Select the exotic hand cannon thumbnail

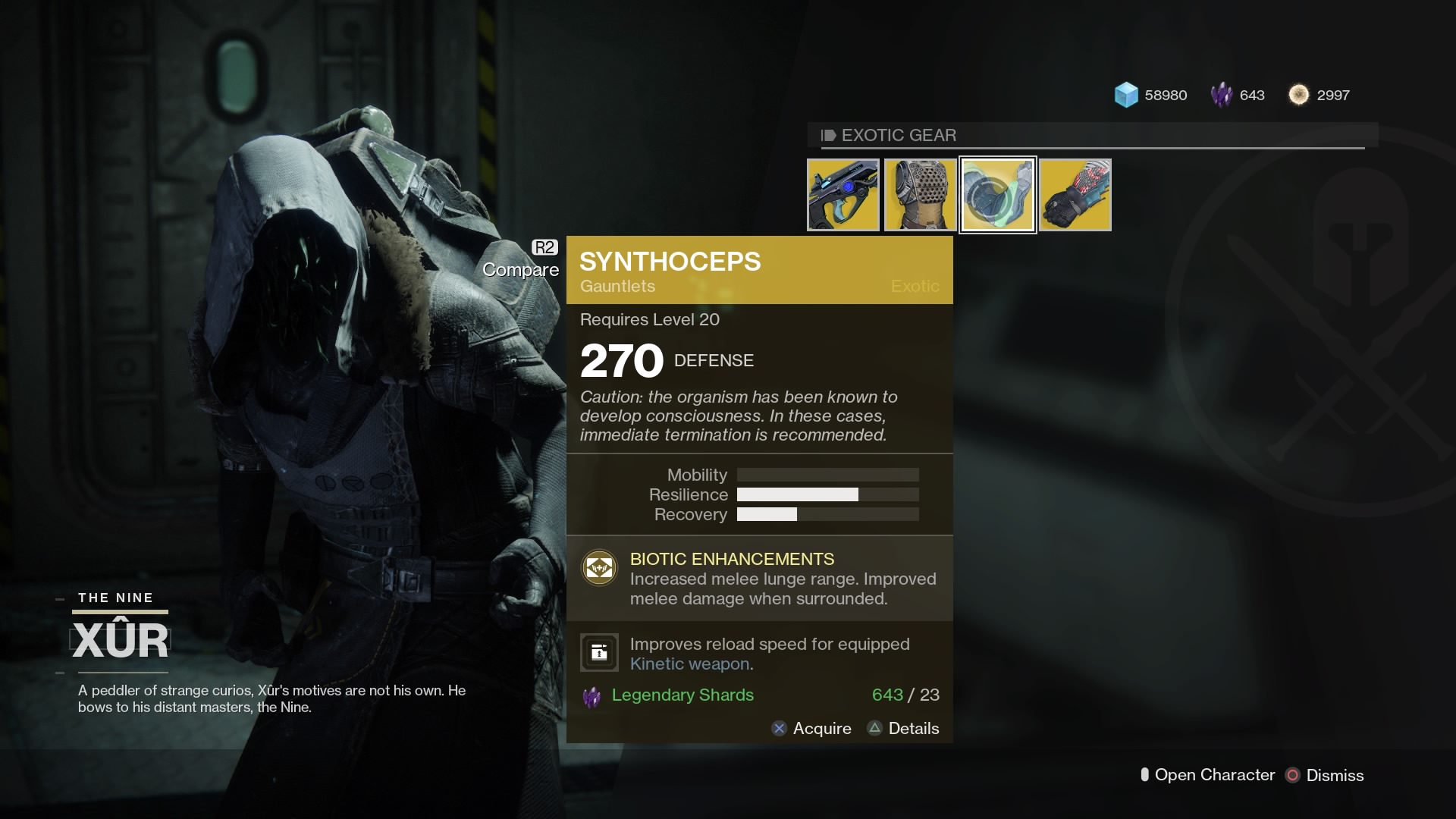click(843, 194)
